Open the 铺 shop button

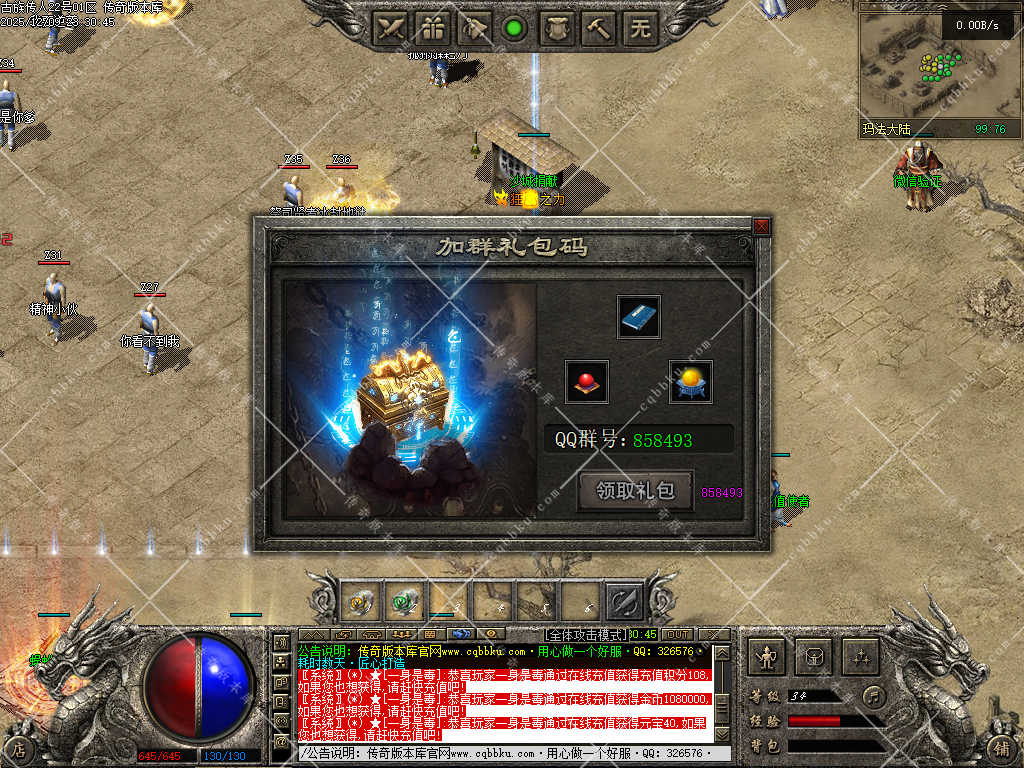coord(1000,746)
